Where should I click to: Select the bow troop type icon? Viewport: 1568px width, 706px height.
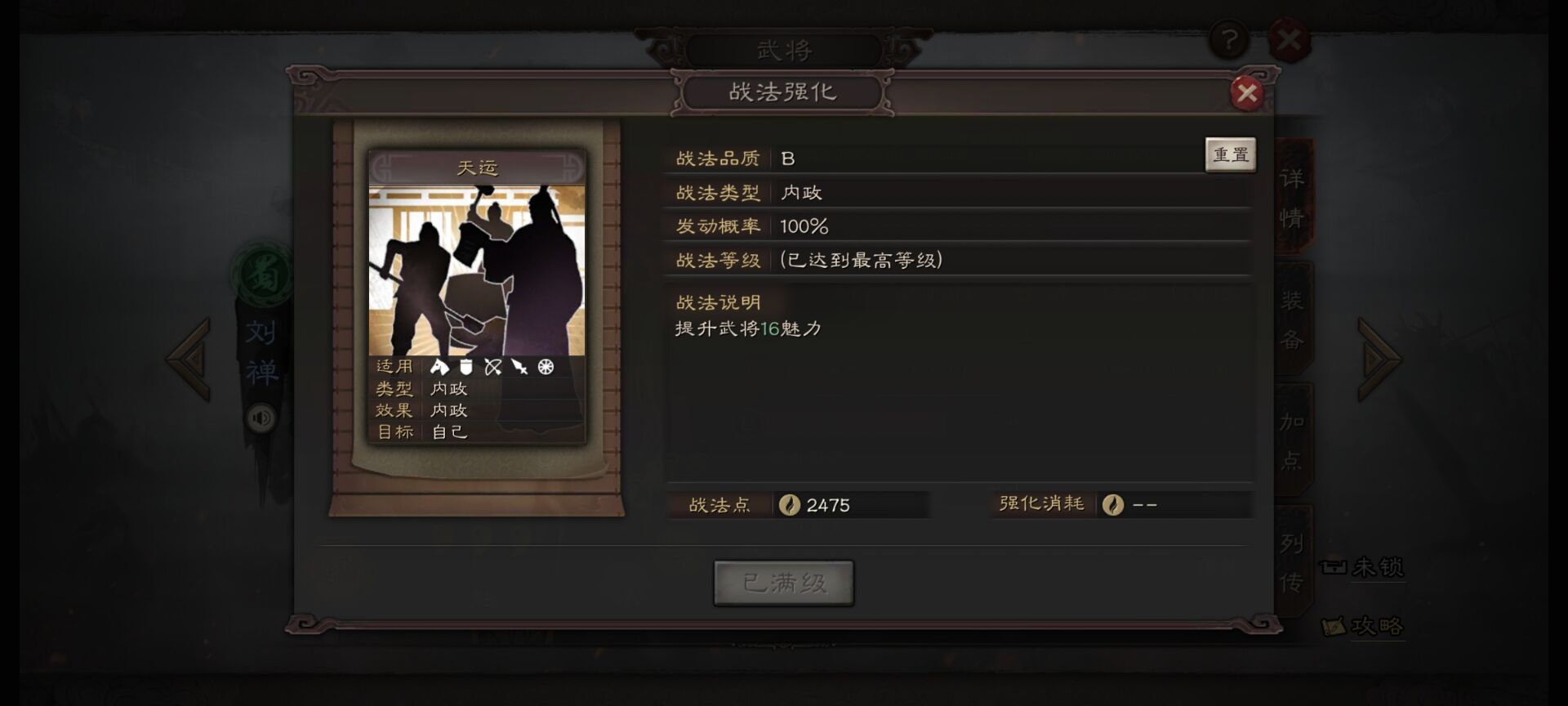coord(492,368)
